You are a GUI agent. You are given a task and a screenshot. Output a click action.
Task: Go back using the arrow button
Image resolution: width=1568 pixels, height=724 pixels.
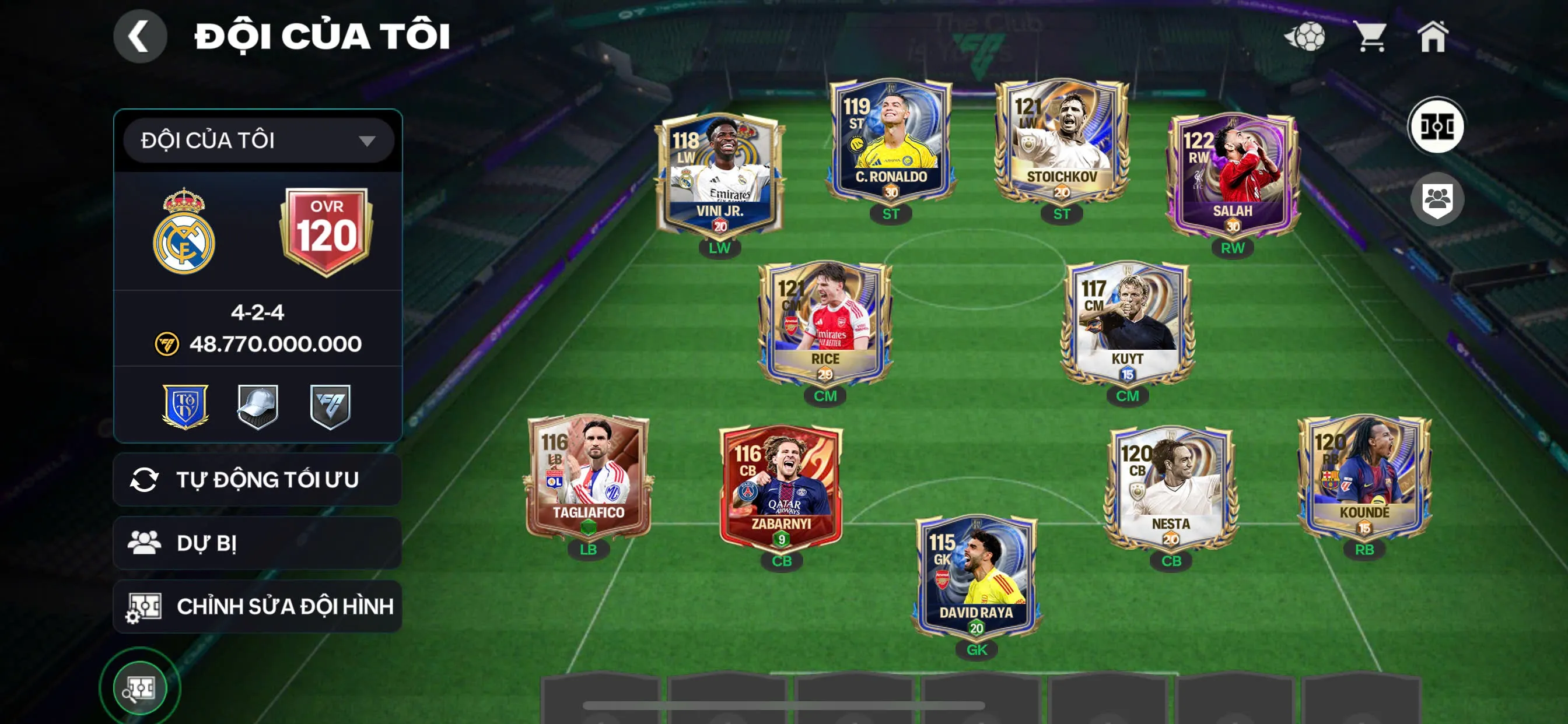point(140,37)
